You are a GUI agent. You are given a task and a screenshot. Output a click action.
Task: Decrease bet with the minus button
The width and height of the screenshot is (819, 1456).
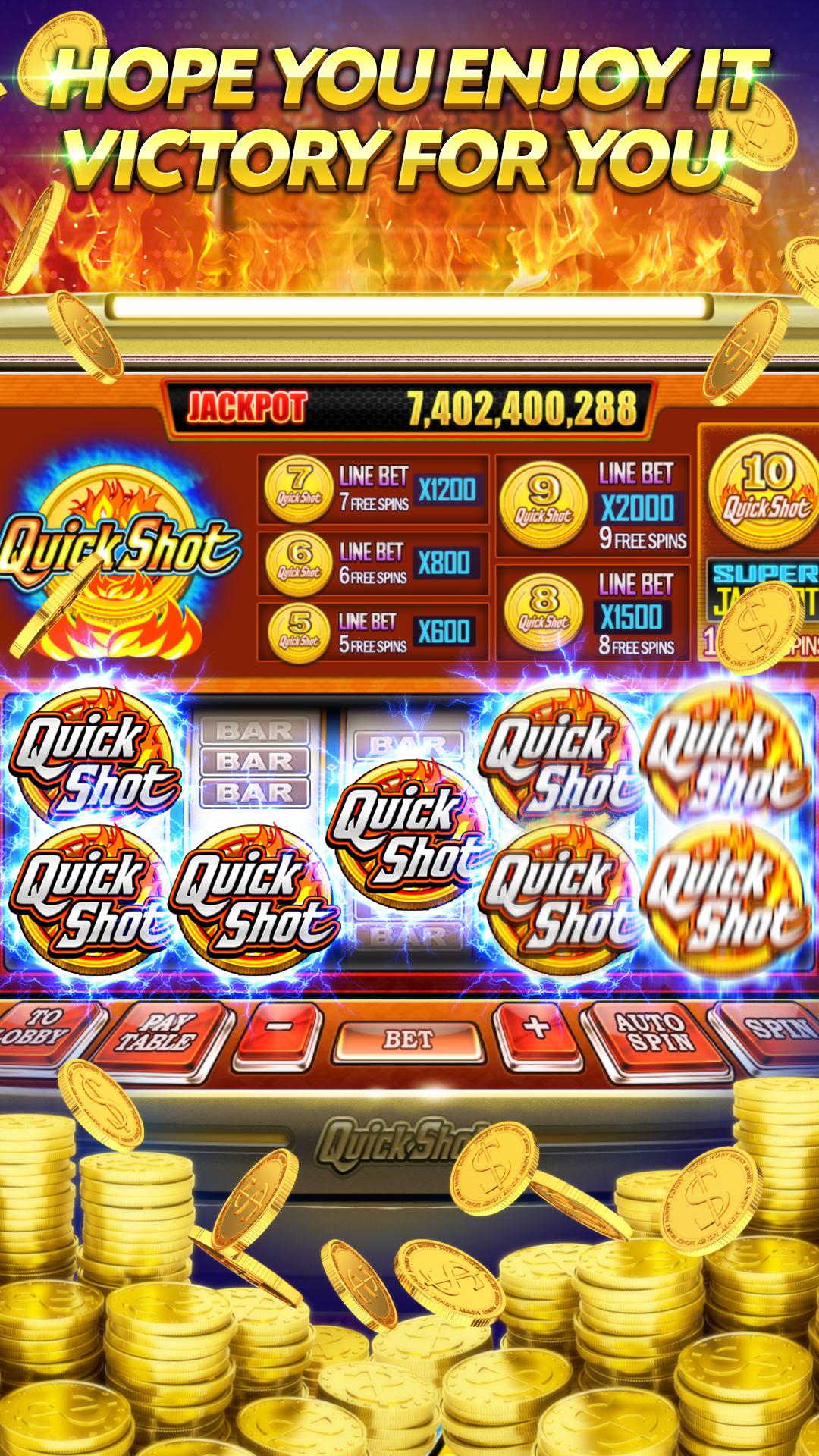[279, 1030]
